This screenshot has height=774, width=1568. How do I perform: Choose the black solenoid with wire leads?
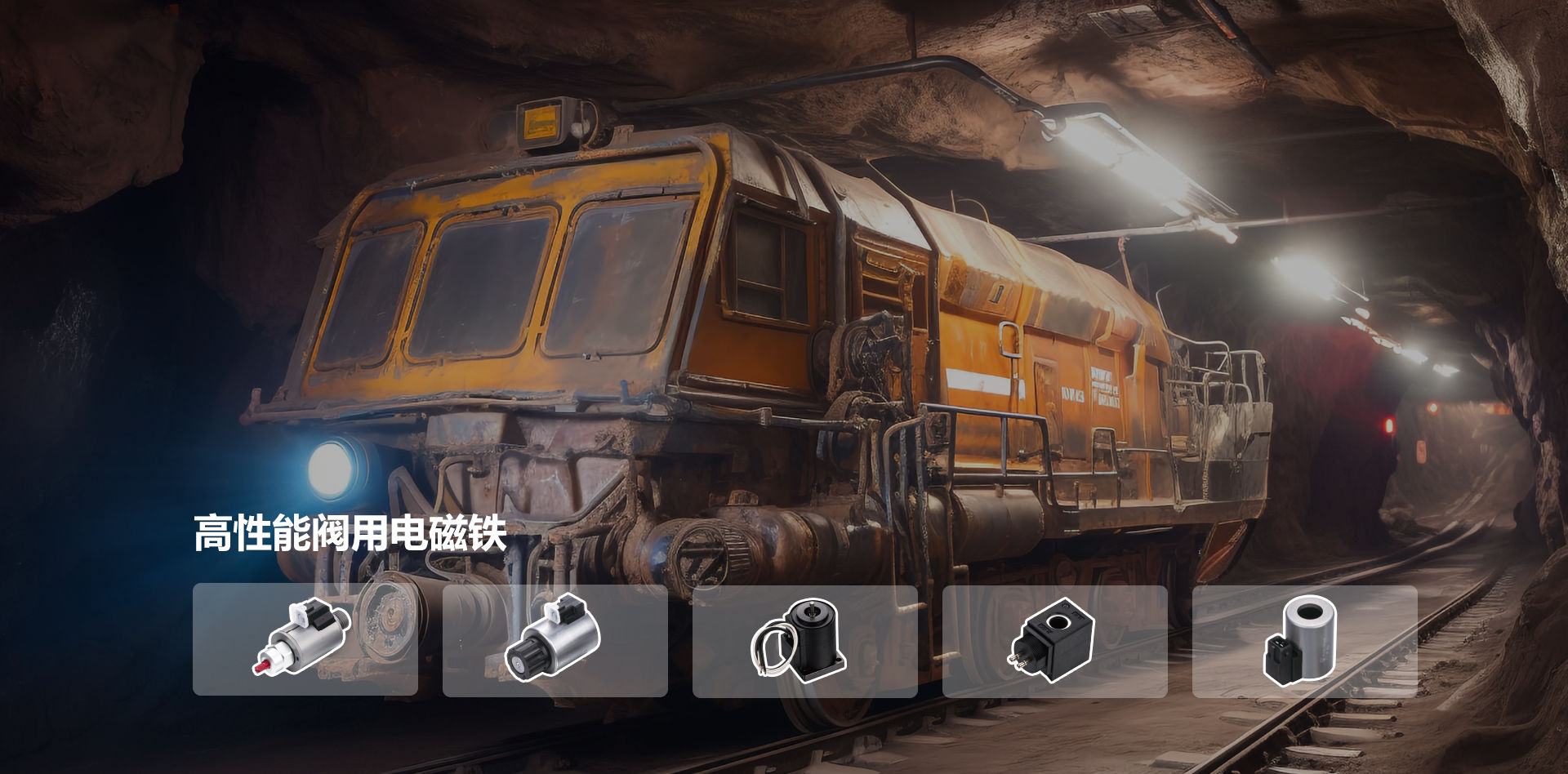[804, 641]
